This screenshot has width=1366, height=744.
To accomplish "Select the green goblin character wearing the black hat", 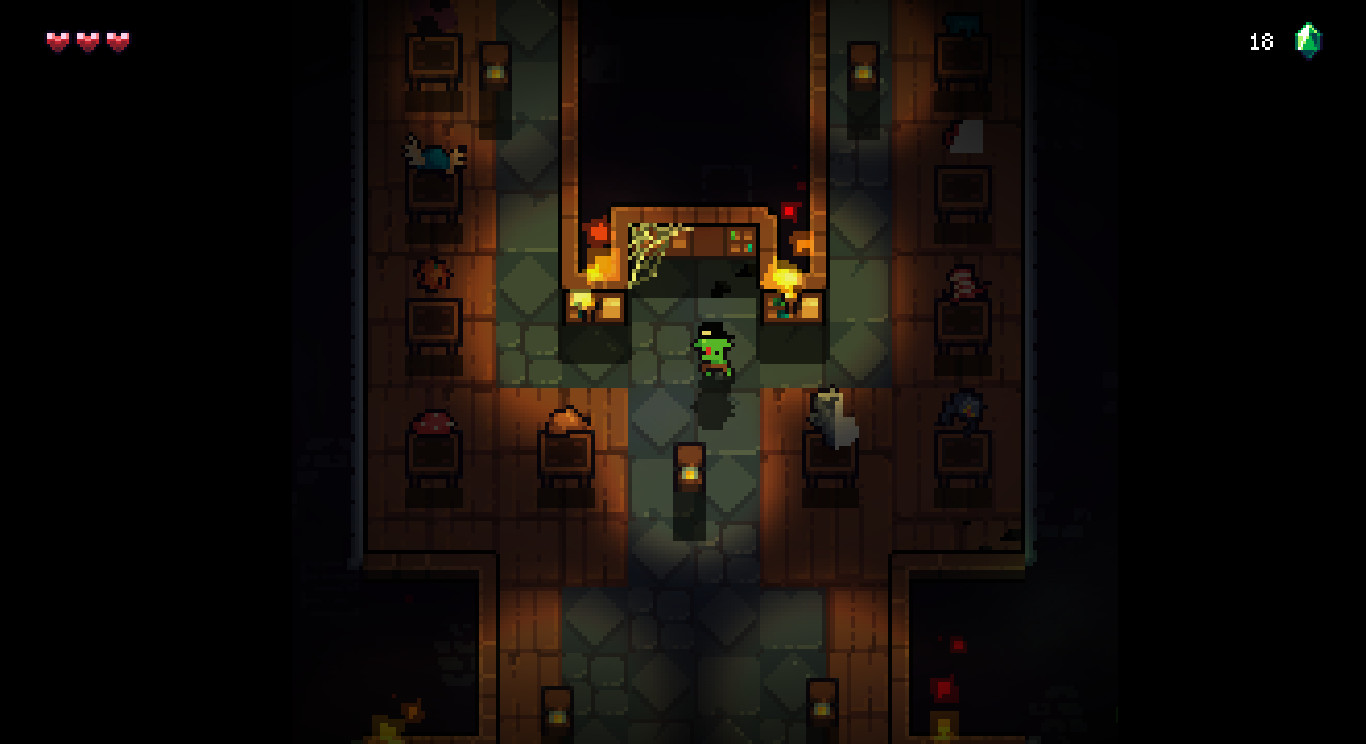I will 711,350.
